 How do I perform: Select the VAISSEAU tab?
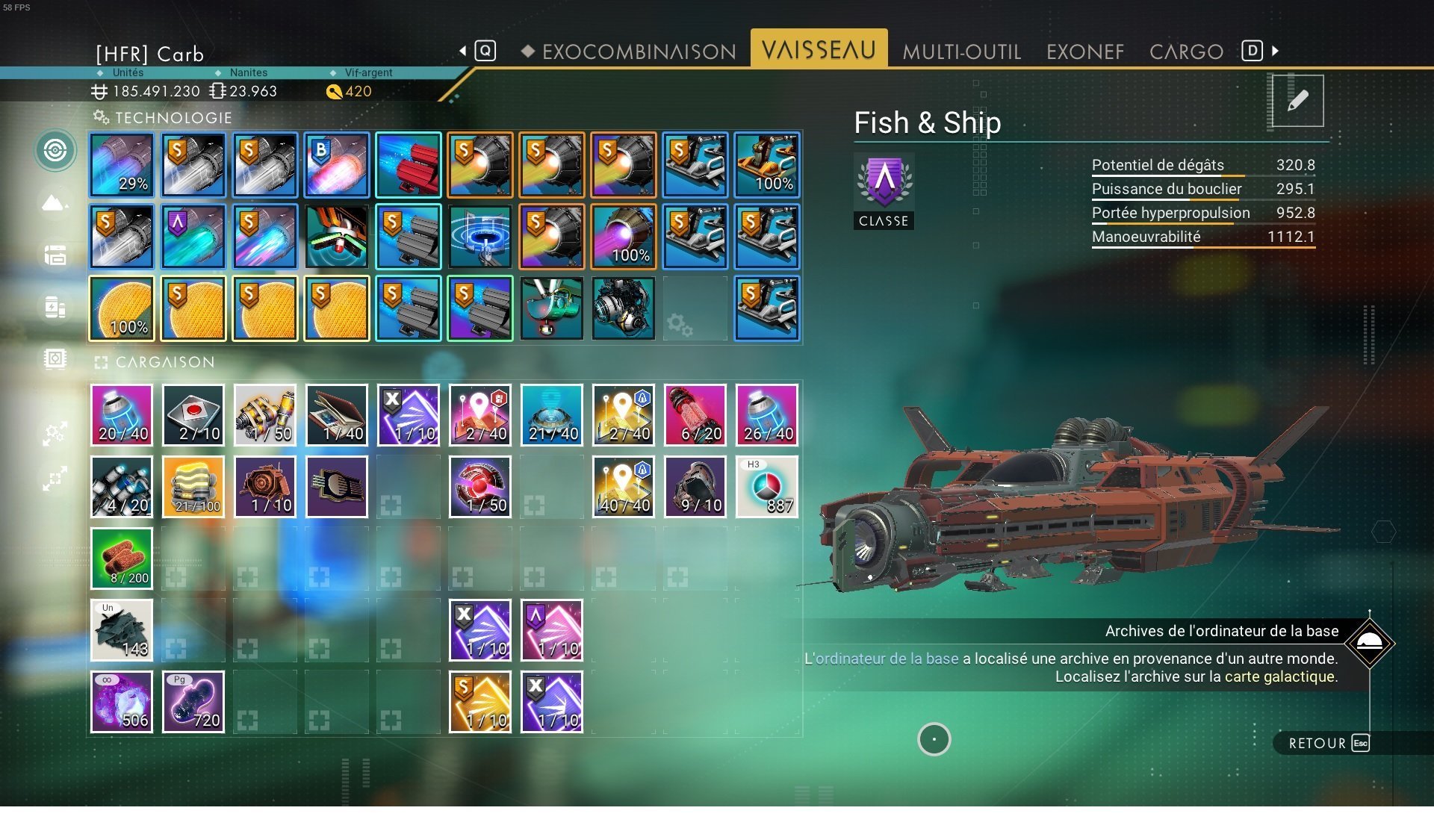(819, 50)
